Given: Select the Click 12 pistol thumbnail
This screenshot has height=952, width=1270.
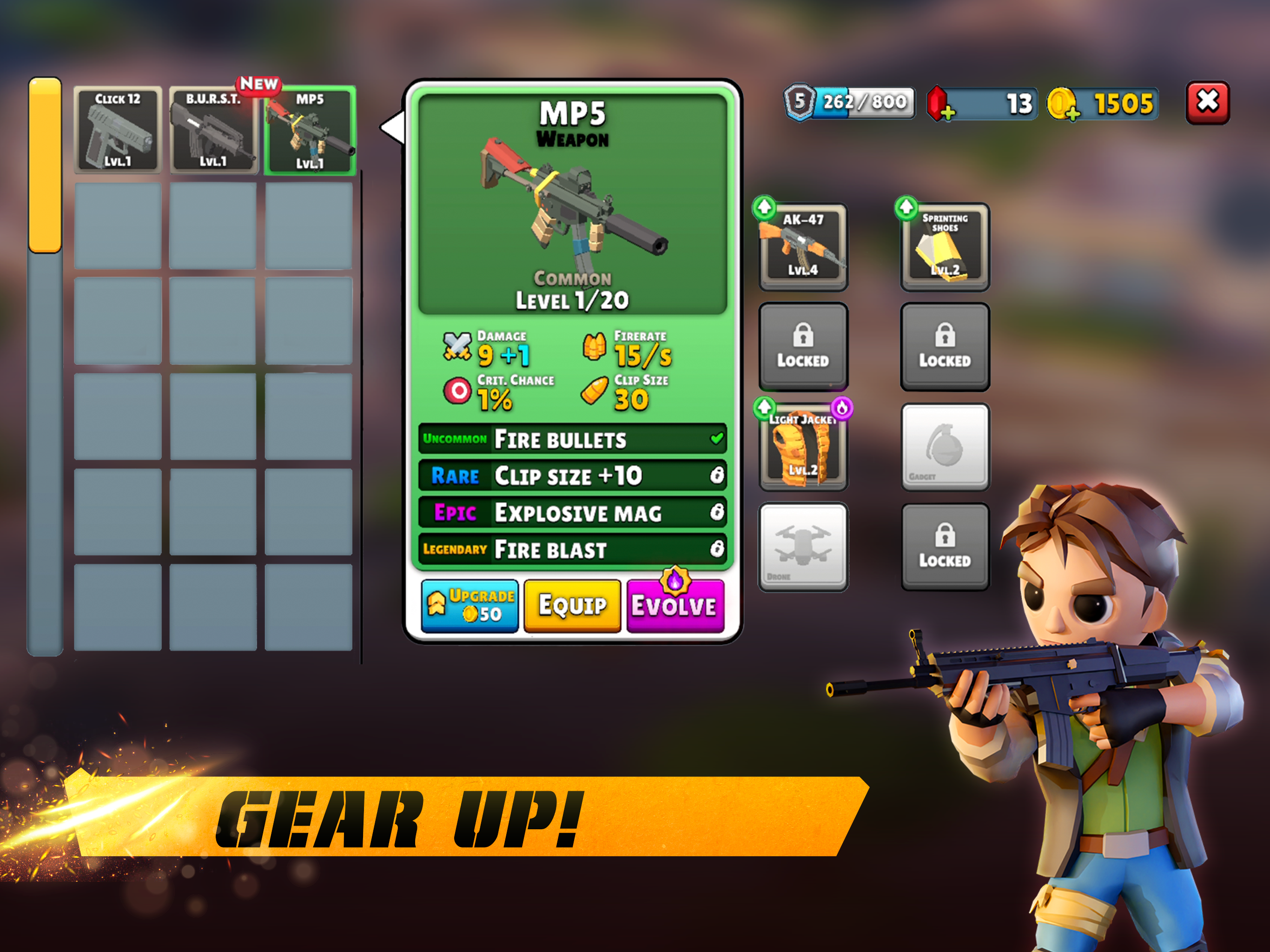Looking at the screenshot, I should 117,131.
